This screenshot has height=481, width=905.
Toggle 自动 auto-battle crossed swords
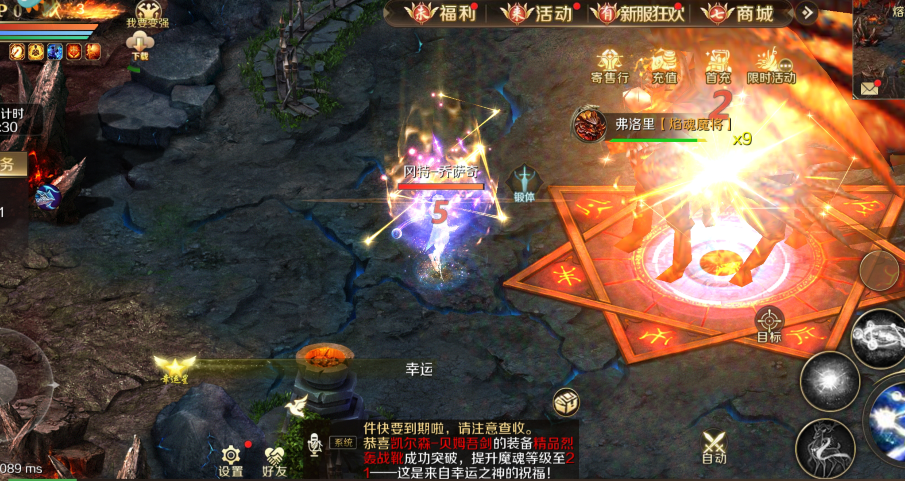713,446
